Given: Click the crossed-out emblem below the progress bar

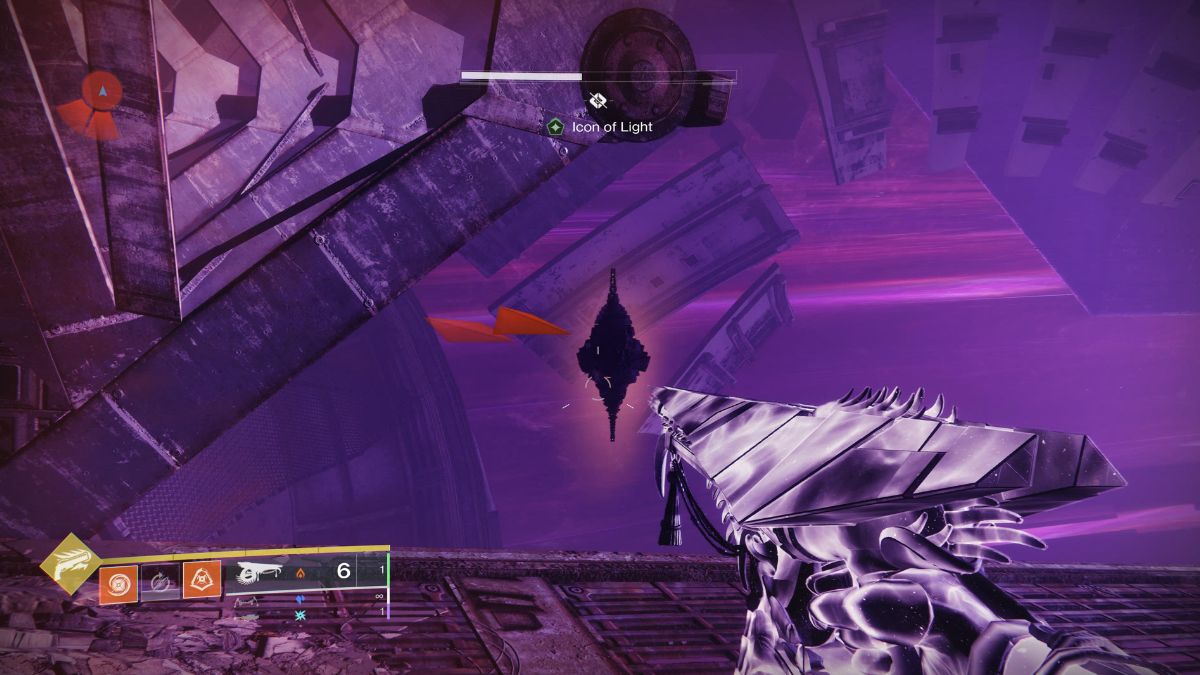Looking at the screenshot, I should click(x=598, y=100).
